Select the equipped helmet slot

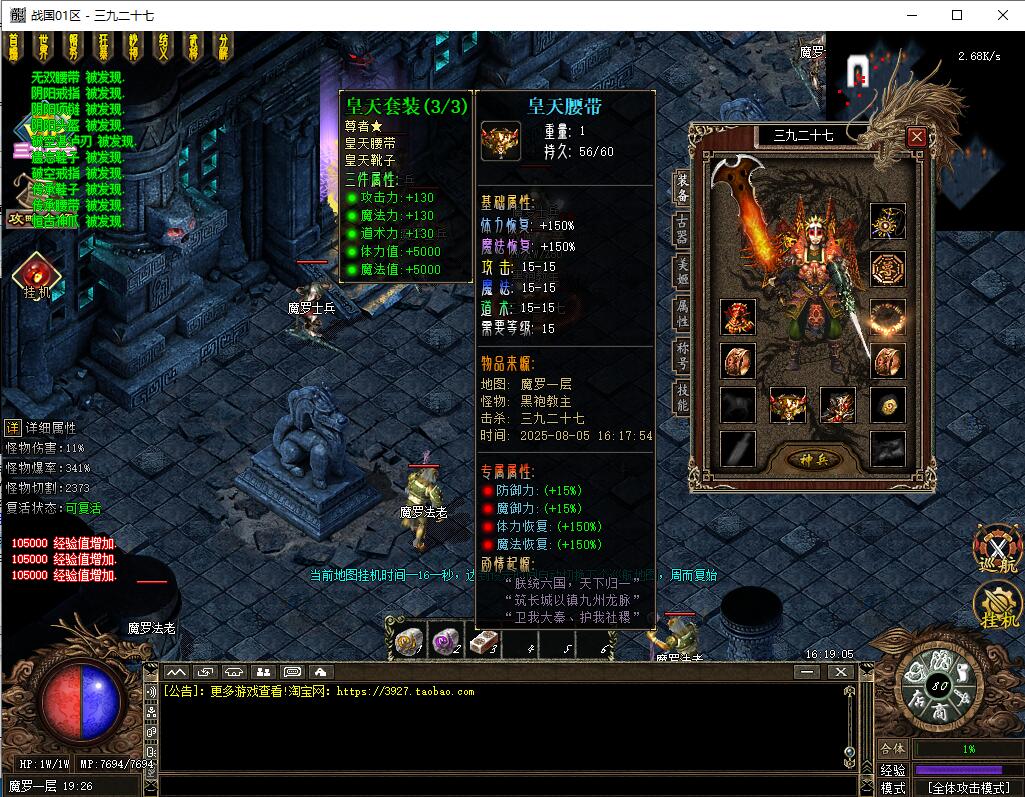[x=738, y=318]
